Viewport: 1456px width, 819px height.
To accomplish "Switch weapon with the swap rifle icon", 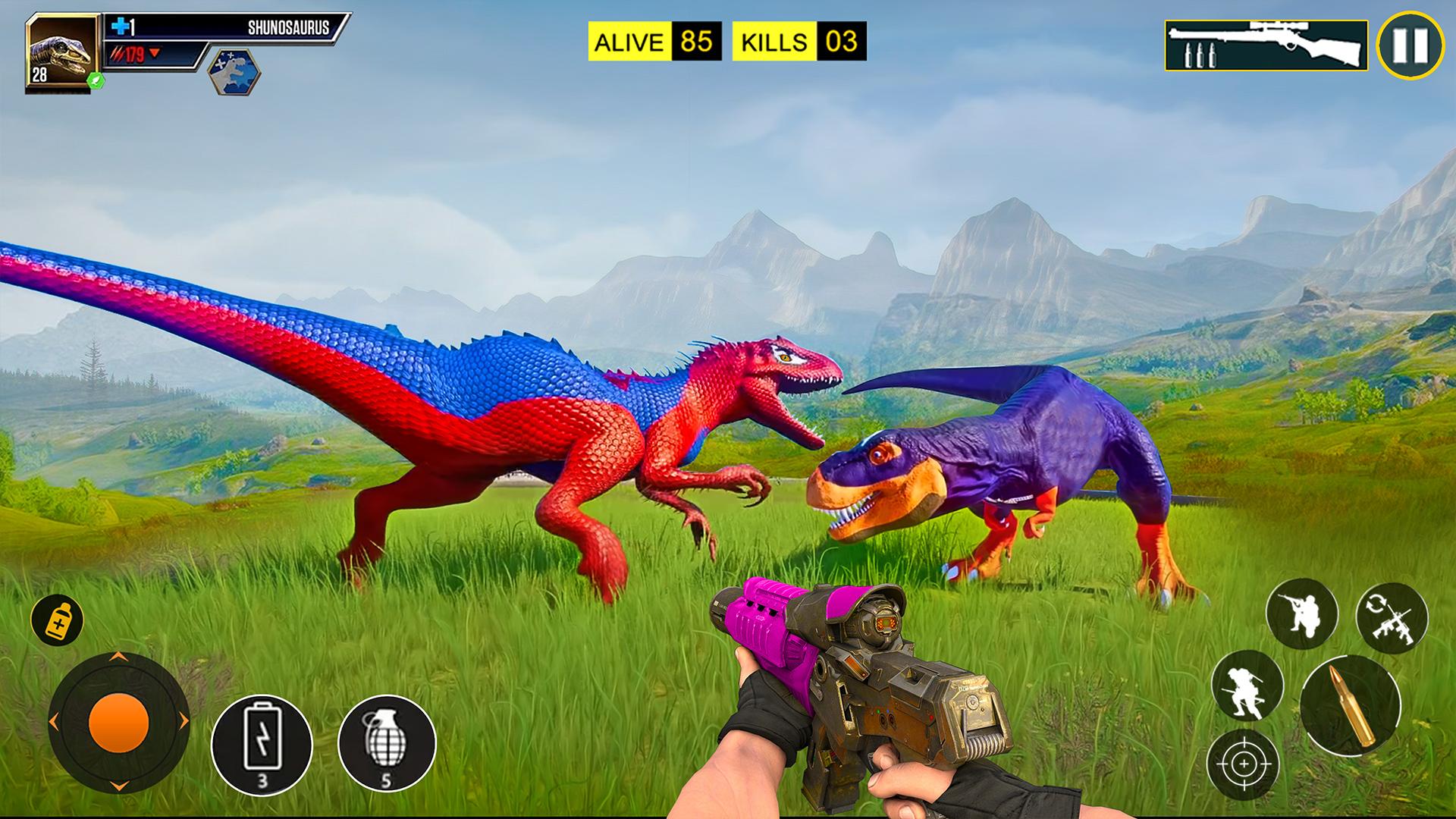I will coord(1392,618).
